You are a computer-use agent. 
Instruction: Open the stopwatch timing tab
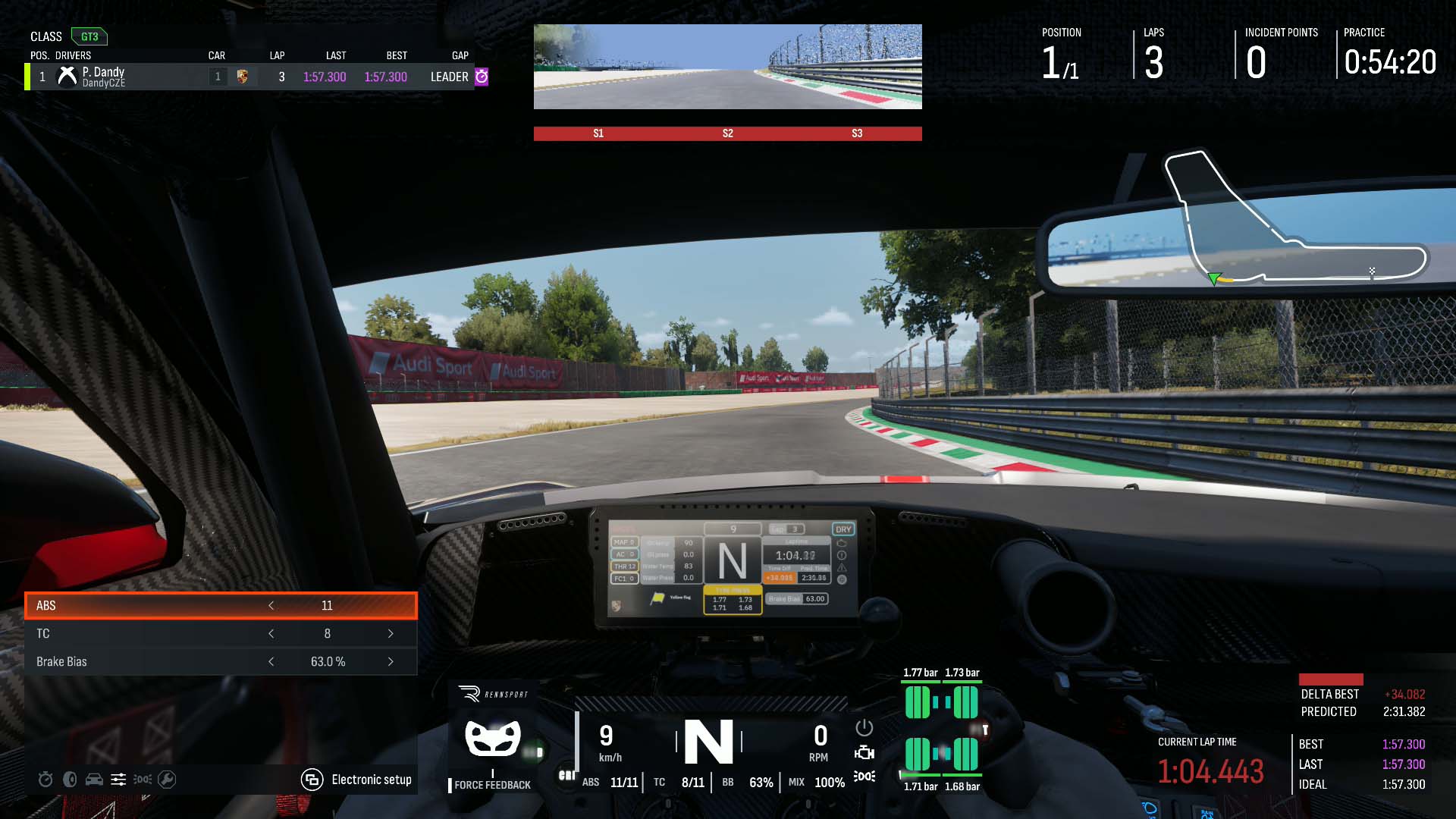click(x=45, y=780)
